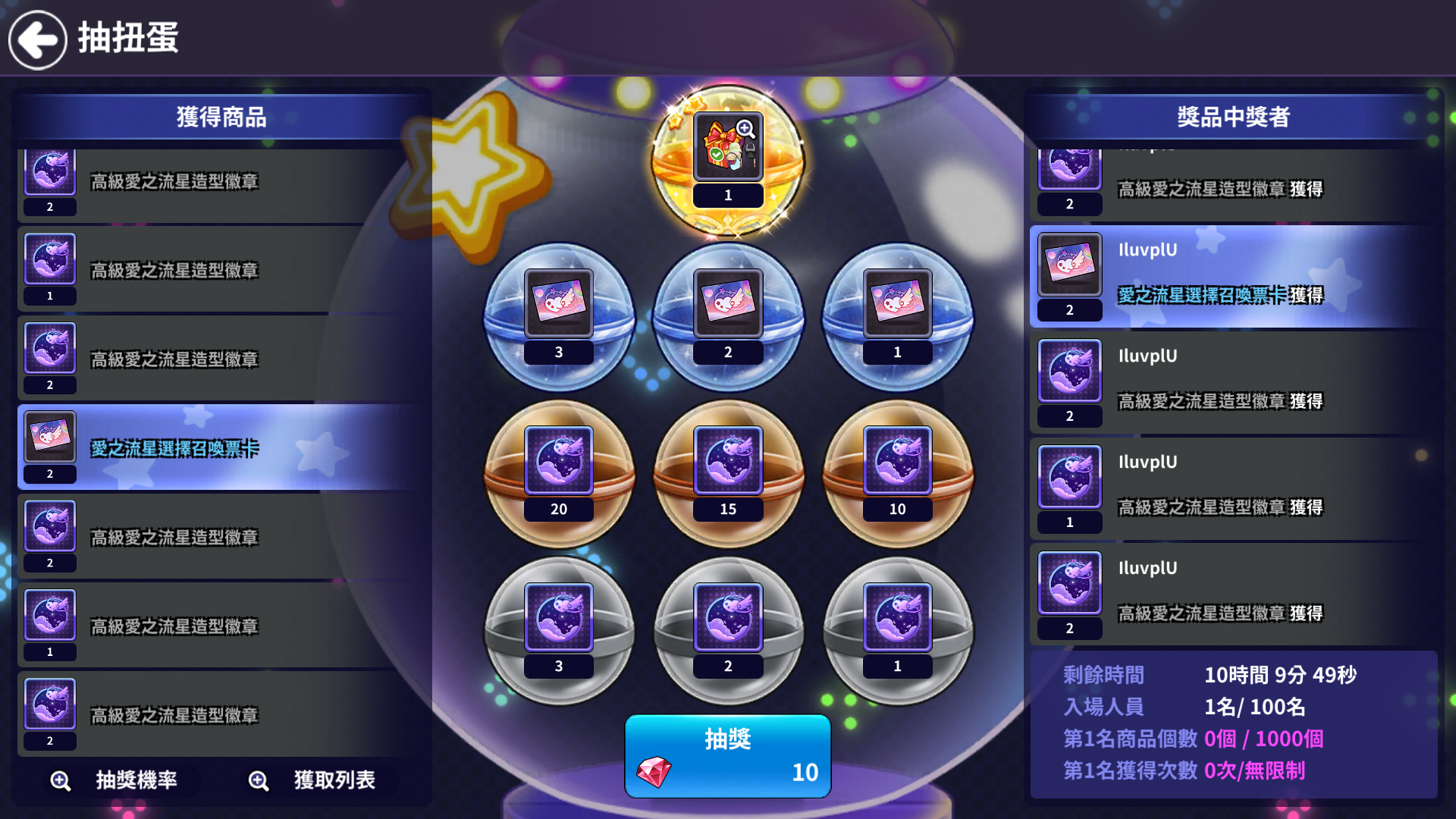Choose the bronze capsule with count 15
Image resolution: width=1456 pixels, height=819 pixels.
pos(728,473)
